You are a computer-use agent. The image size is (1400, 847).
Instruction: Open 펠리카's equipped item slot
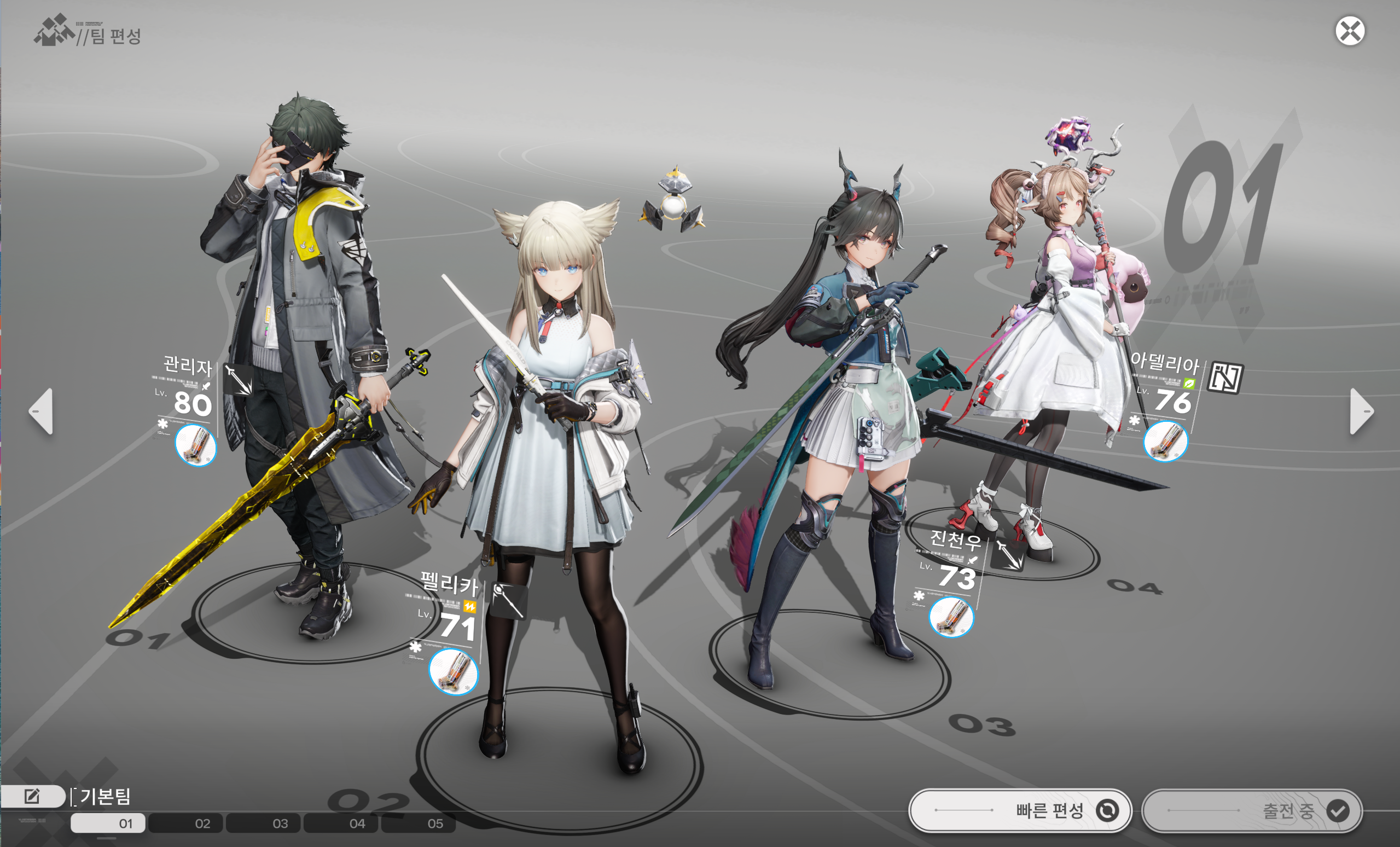(x=453, y=671)
